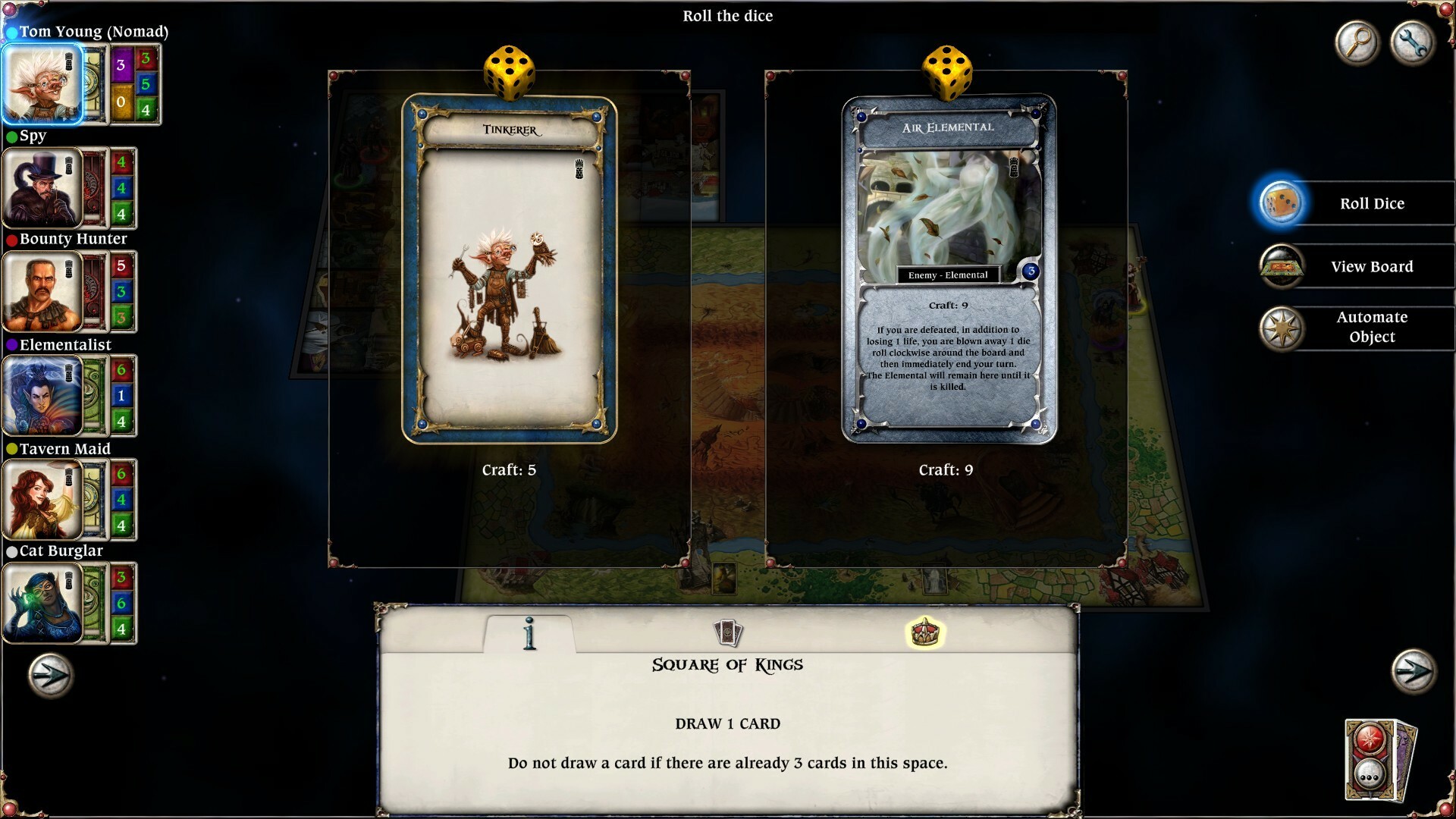Viewport: 1456px width, 819px height.
Task: Click the bottom-right arrow button
Action: (1412, 671)
